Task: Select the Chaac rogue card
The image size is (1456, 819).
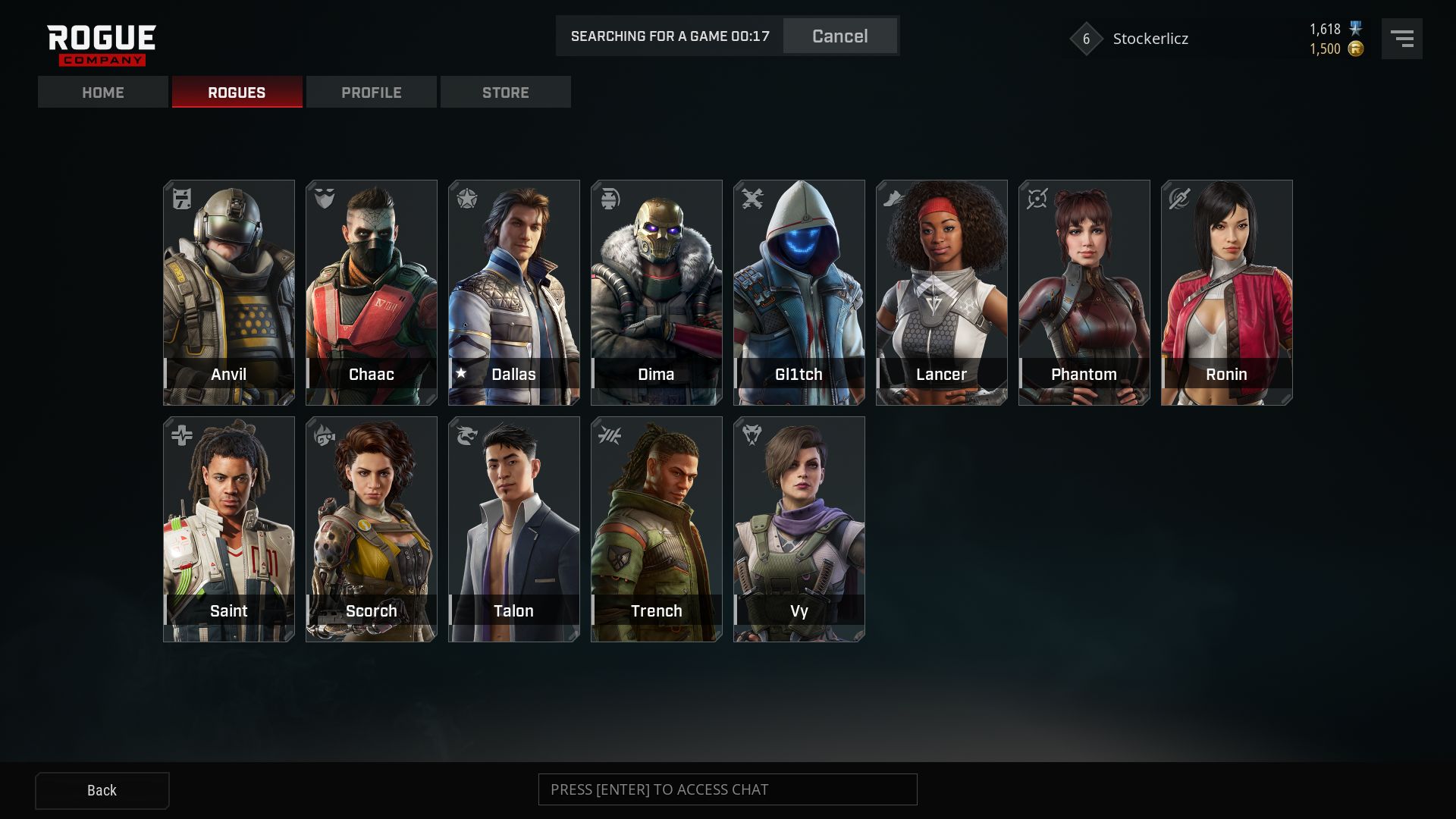Action: pos(372,292)
